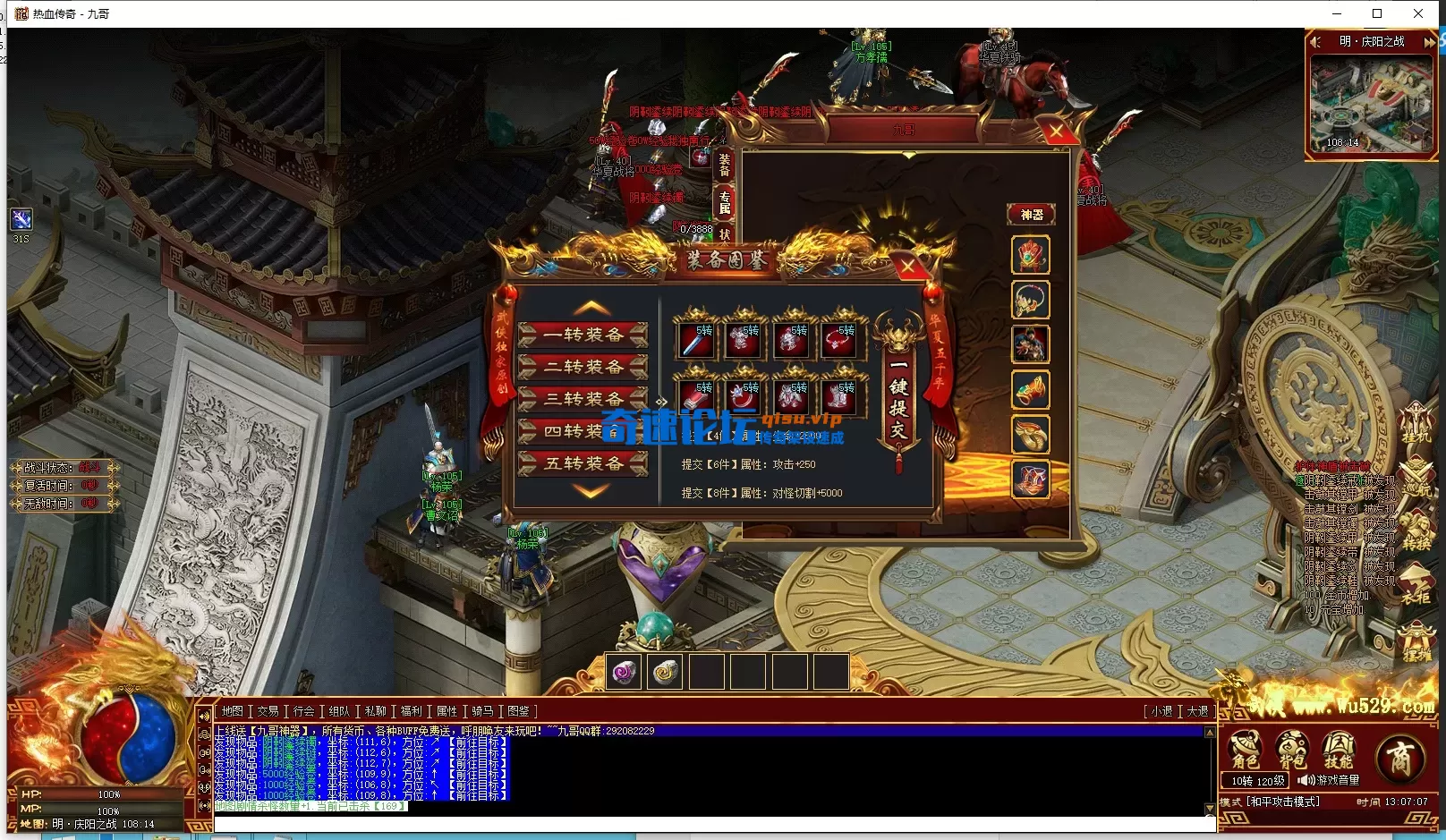Switch the 和平攻击模式 attack mode
Image resolution: width=1446 pixels, height=840 pixels.
click(1282, 802)
